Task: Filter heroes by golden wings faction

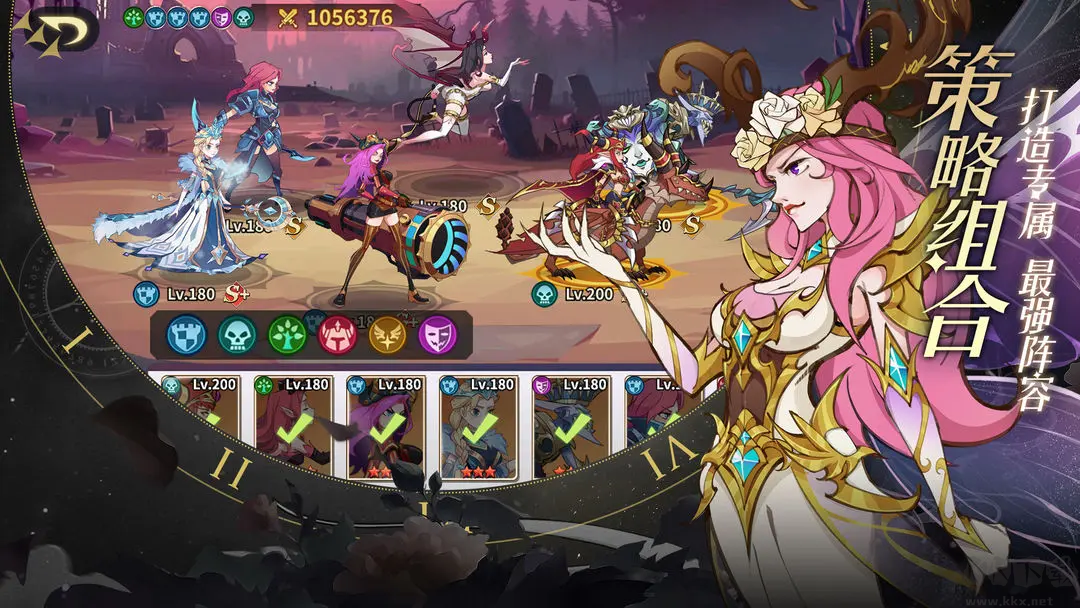Action: click(387, 335)
